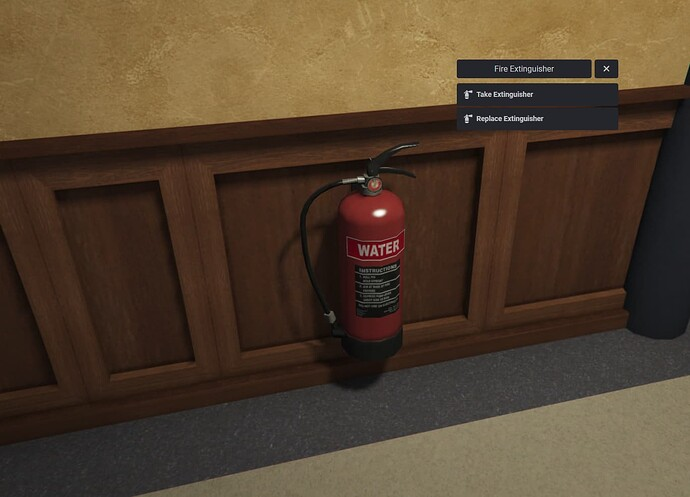The width and height of the screenshot is (690, 497).
Task: Select Replace Extinguisher from the menu
Action: coord(537,119)
